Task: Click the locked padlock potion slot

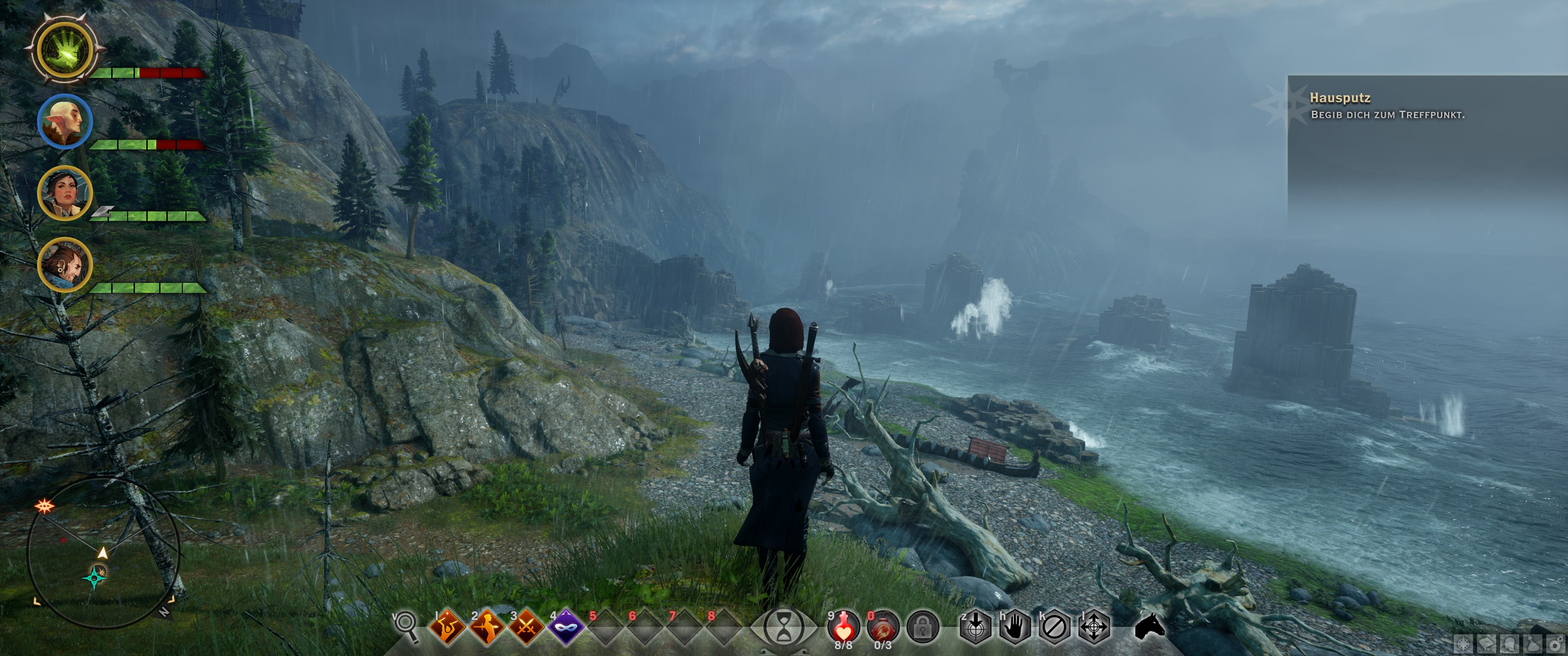Action: click(x=923, y=627)
